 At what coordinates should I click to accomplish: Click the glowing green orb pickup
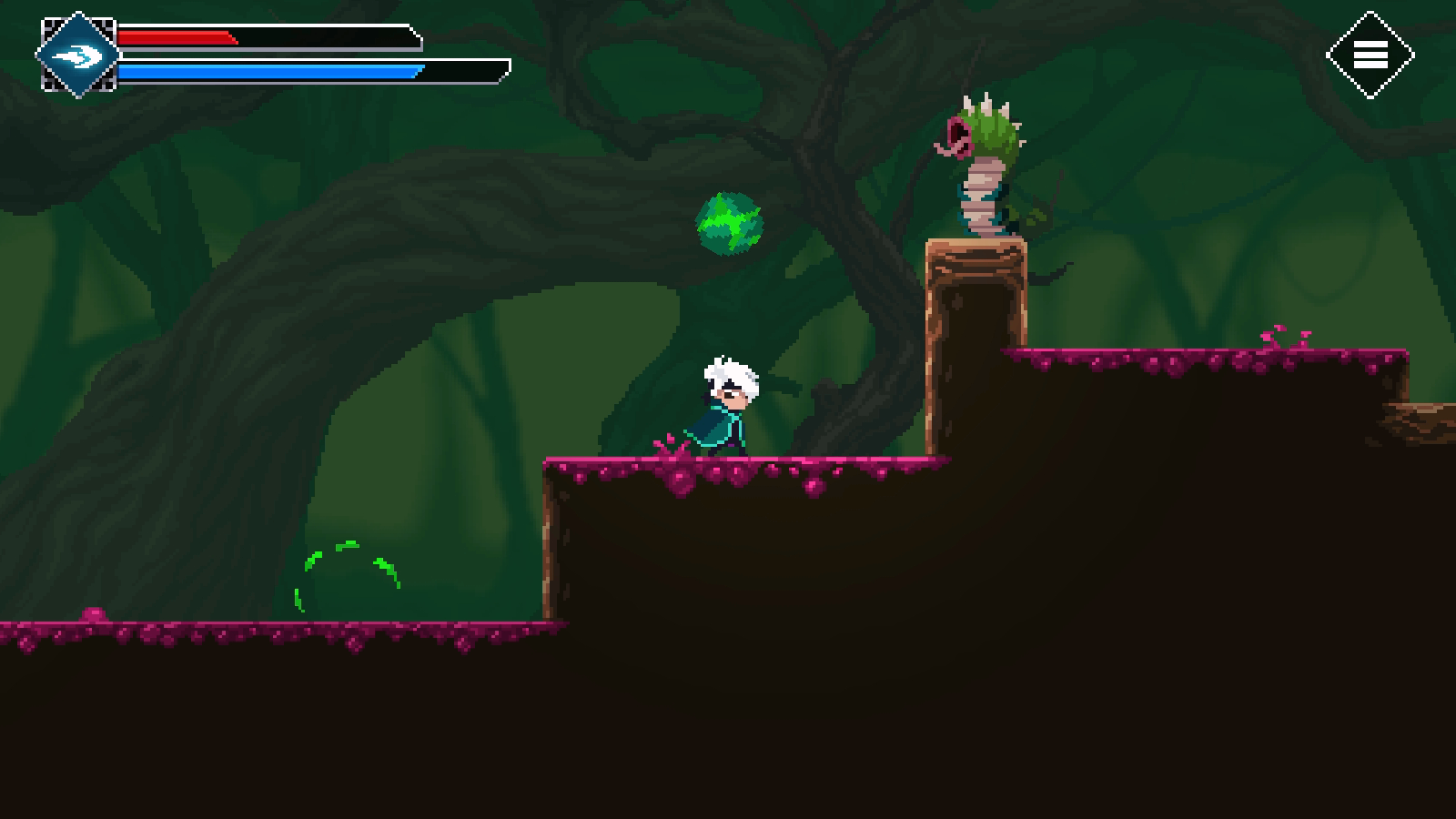[731, 221]
